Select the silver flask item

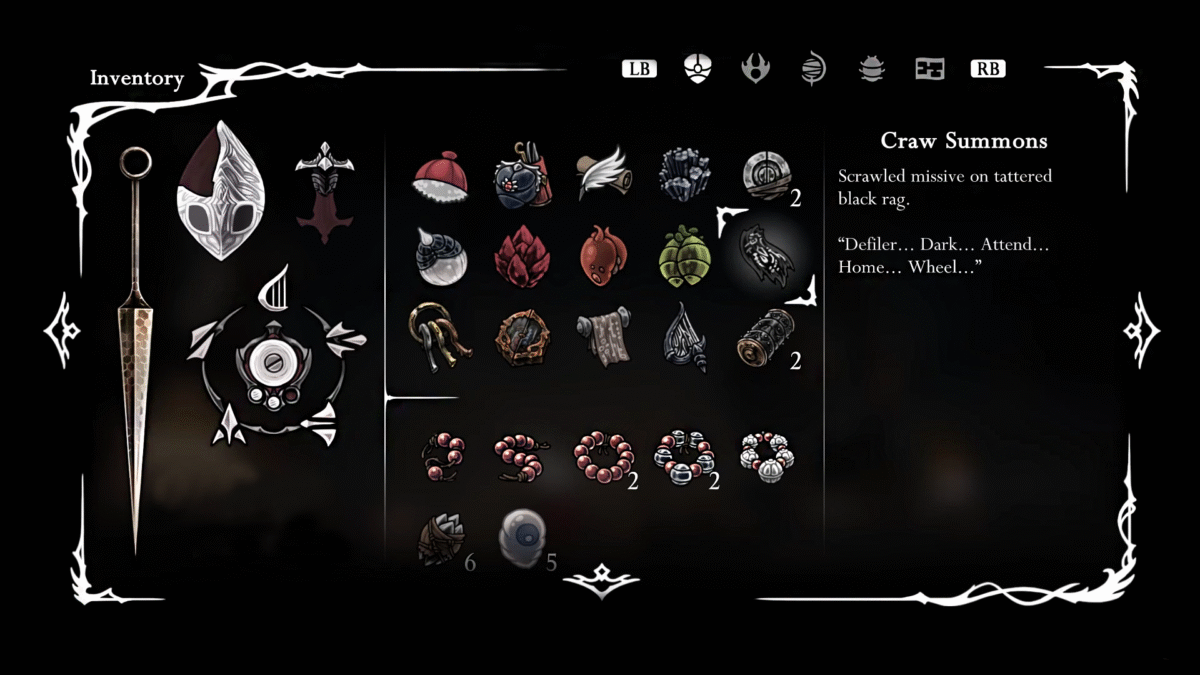click(x=441, y=256)
